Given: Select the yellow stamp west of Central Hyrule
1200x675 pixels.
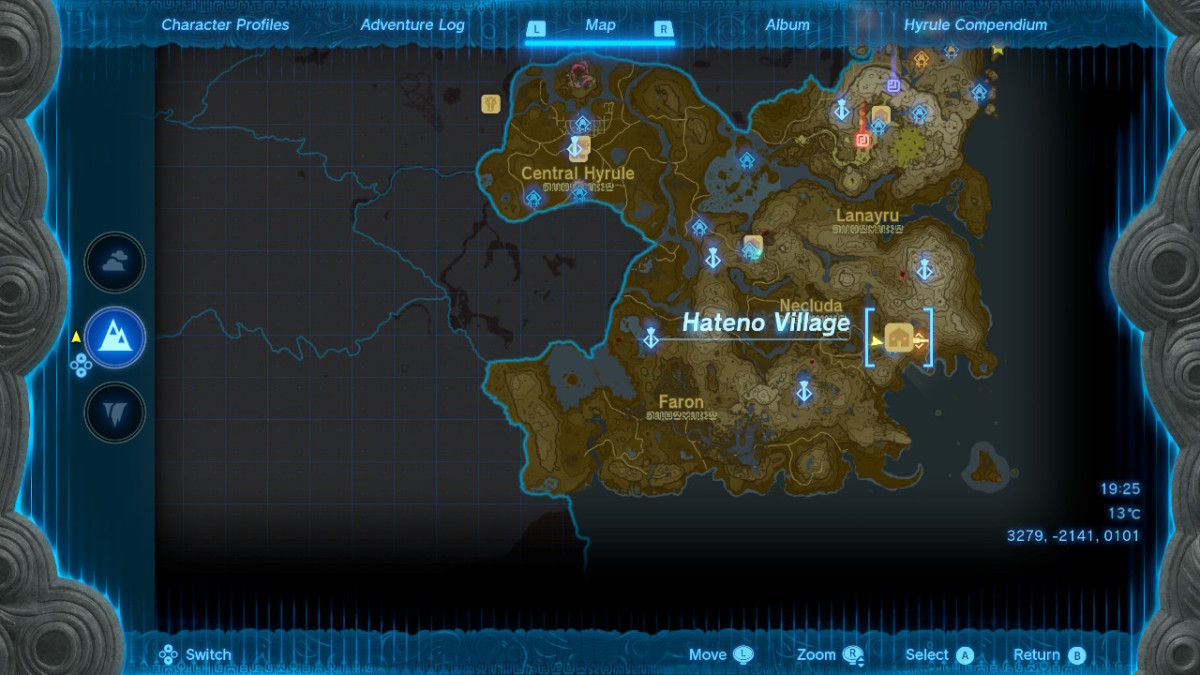Looking at the screenshot, I should [490, 103].
